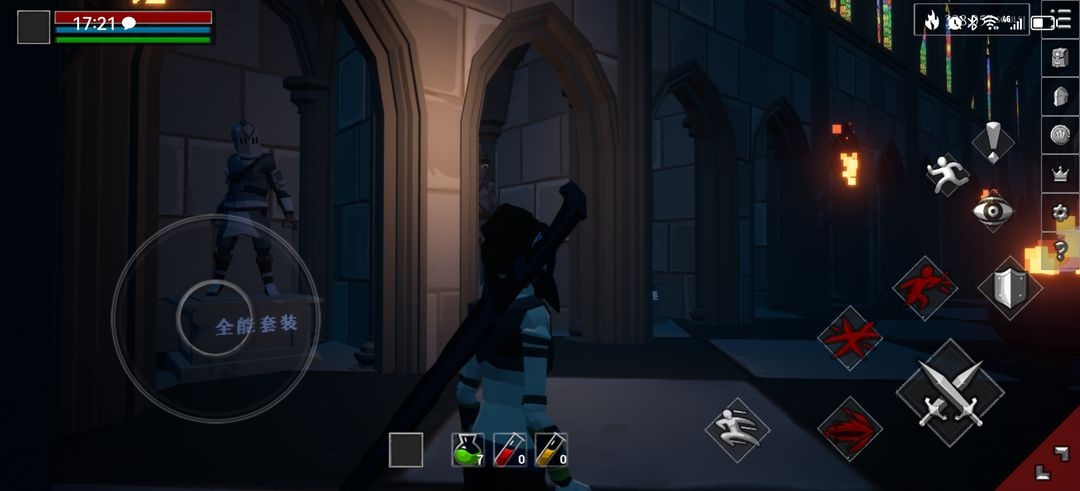Open the crown icon panel
The width and height of the screenshot is (1080, 491).
pos(1061,173)
